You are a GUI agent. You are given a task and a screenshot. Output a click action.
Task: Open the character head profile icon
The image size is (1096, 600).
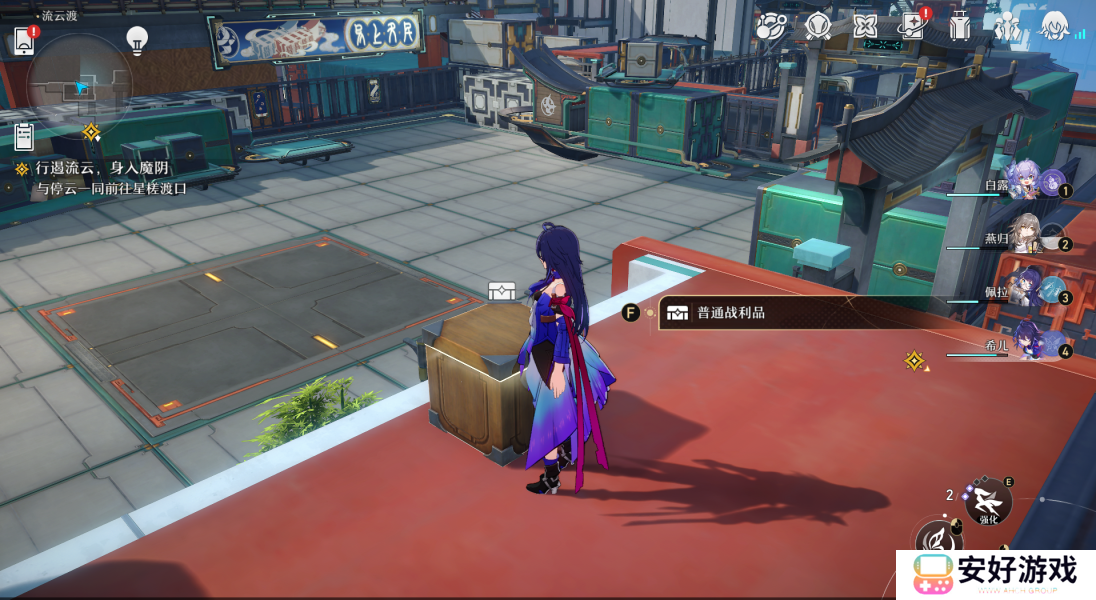[x=1054, y=26]
